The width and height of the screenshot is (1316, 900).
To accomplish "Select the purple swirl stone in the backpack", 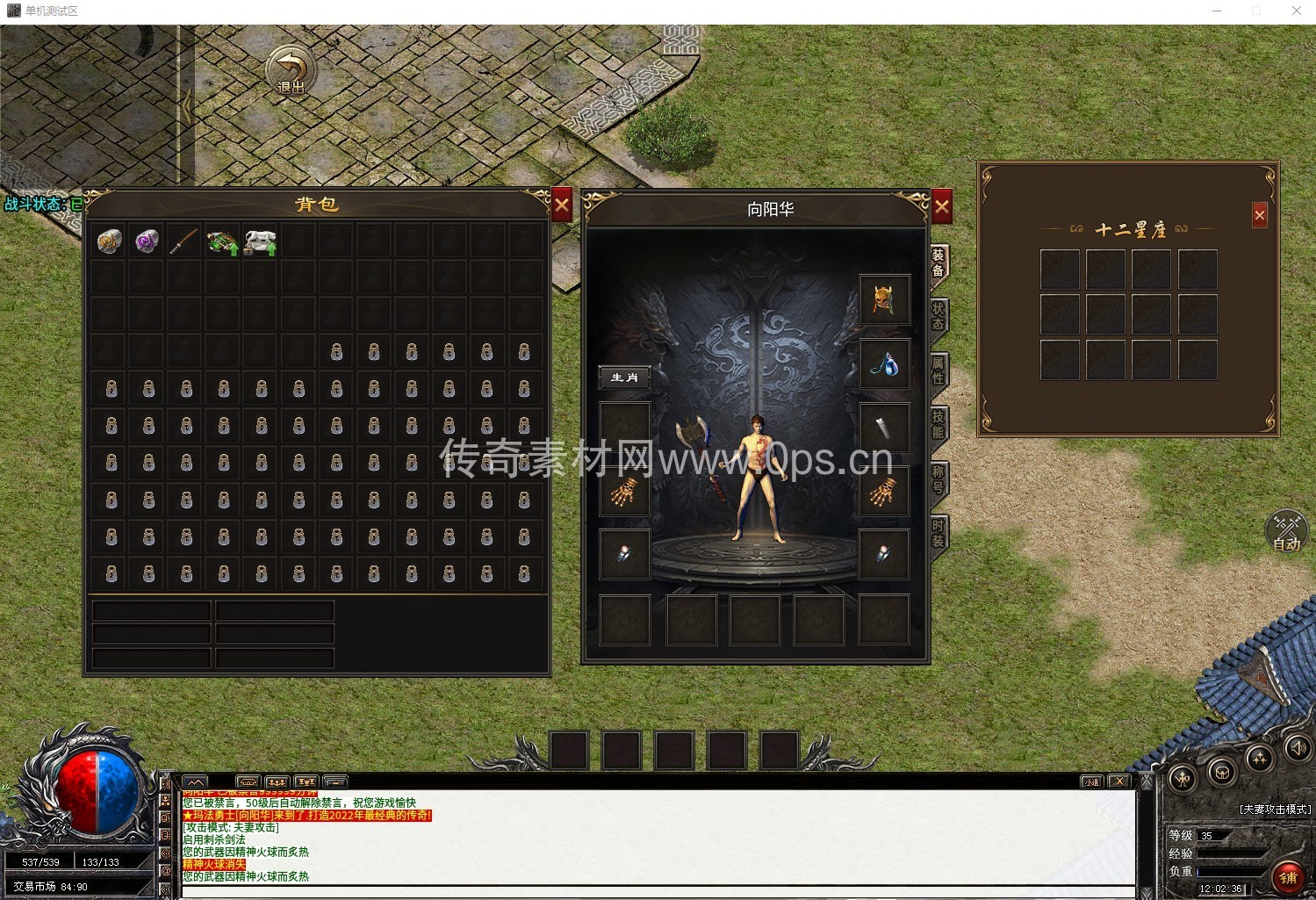I will point(147,241).
